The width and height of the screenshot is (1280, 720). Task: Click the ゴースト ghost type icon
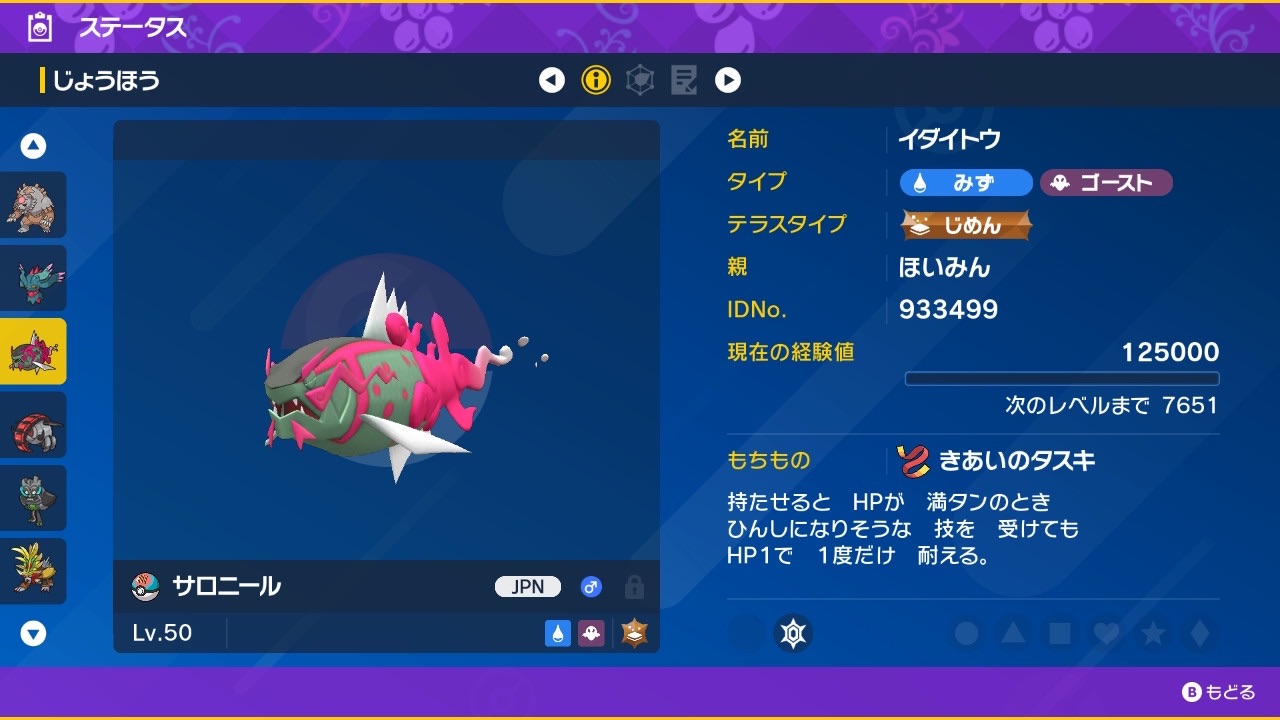(x=1106, y=183)
